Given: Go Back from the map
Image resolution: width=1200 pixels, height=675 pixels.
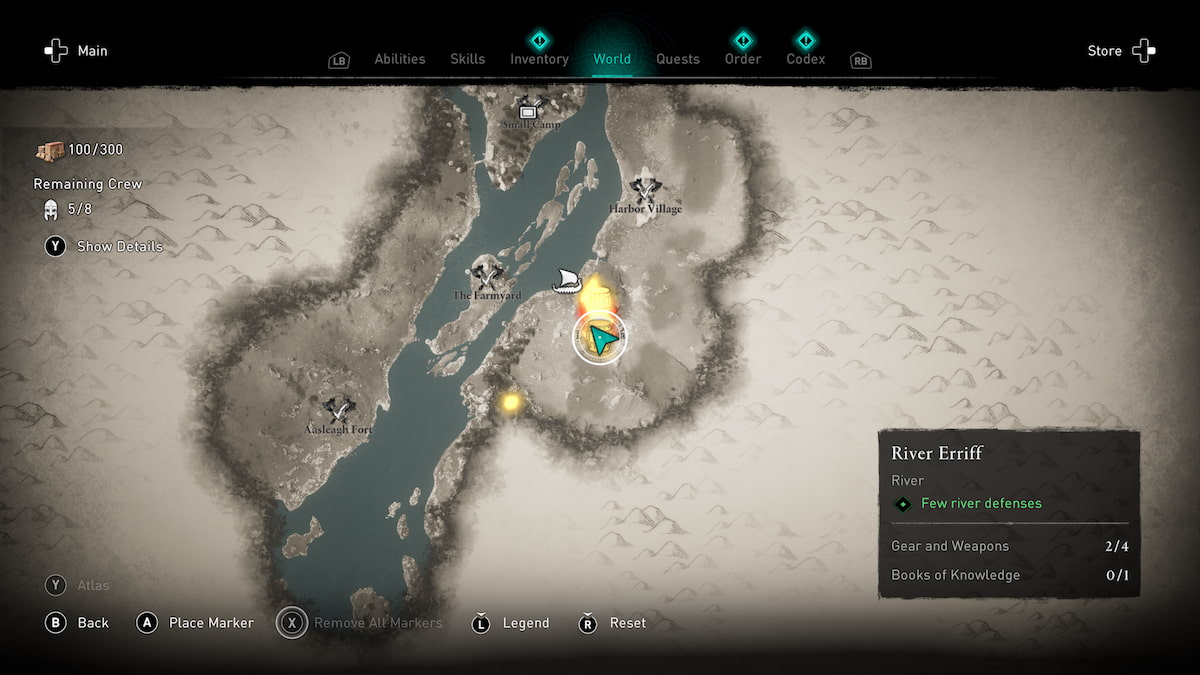Looking at the screenshot, I should click(x=78, y=623).
